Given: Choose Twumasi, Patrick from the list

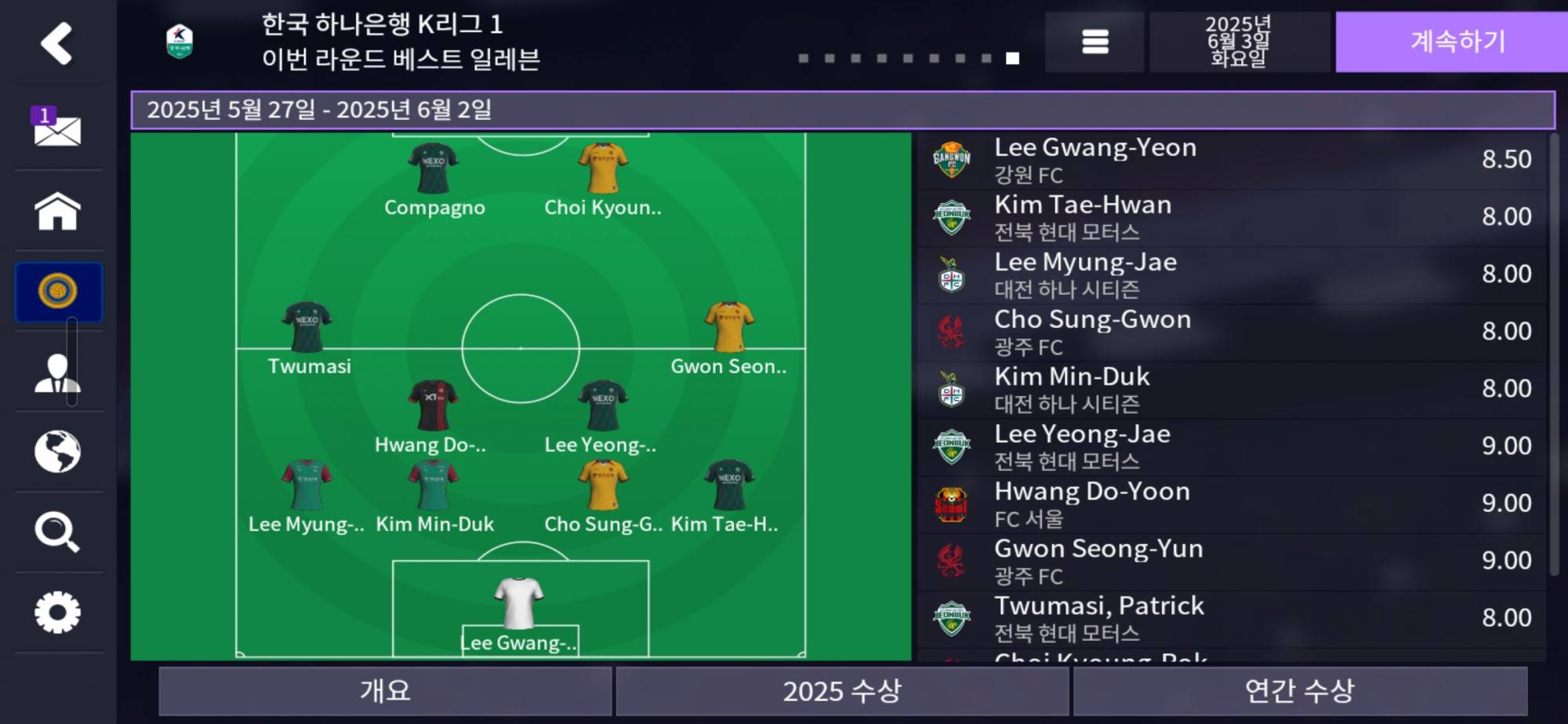Looking at the screenshot, I should point(1231,618).
